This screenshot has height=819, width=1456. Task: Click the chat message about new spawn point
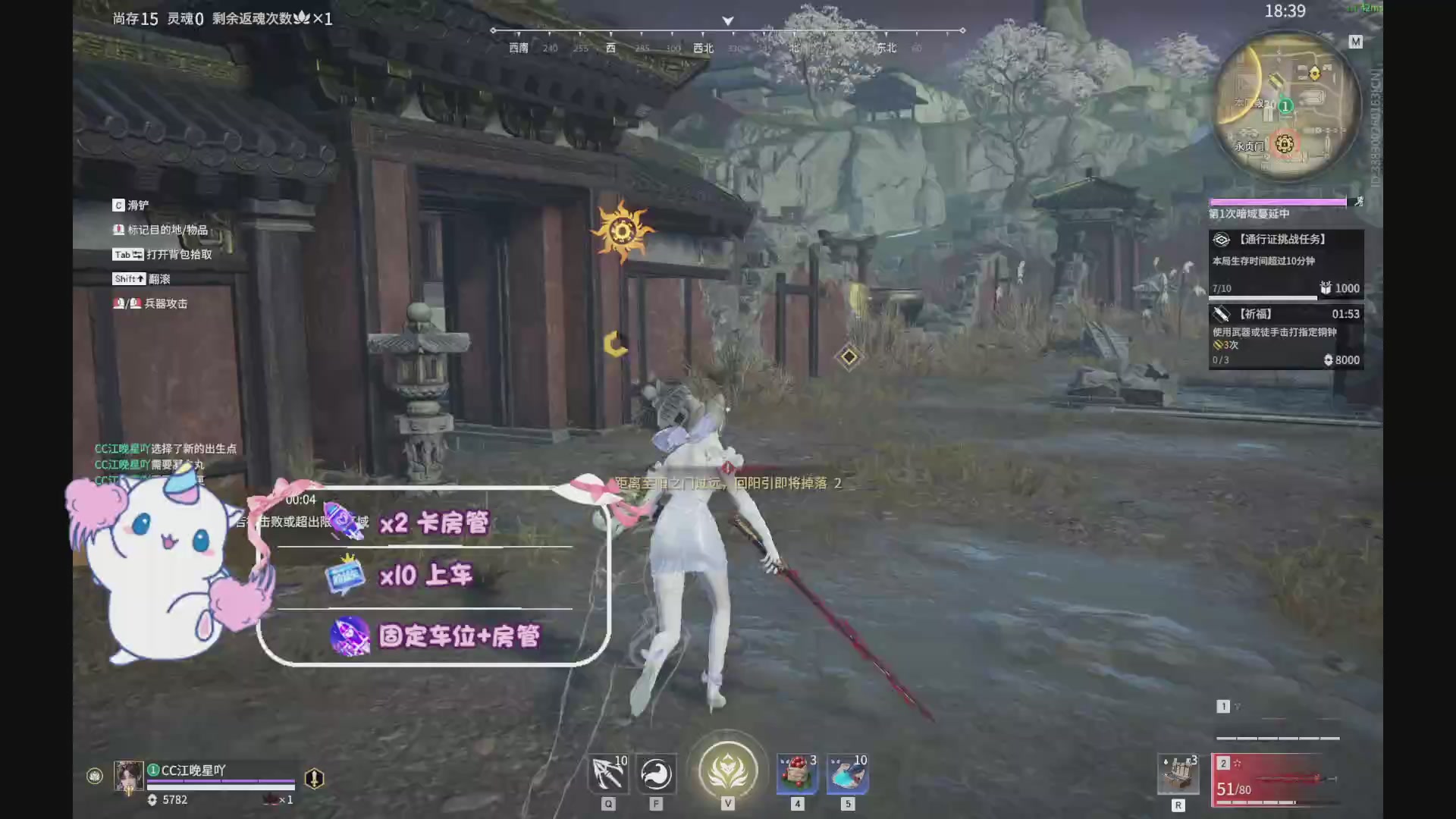coord(165,449)
